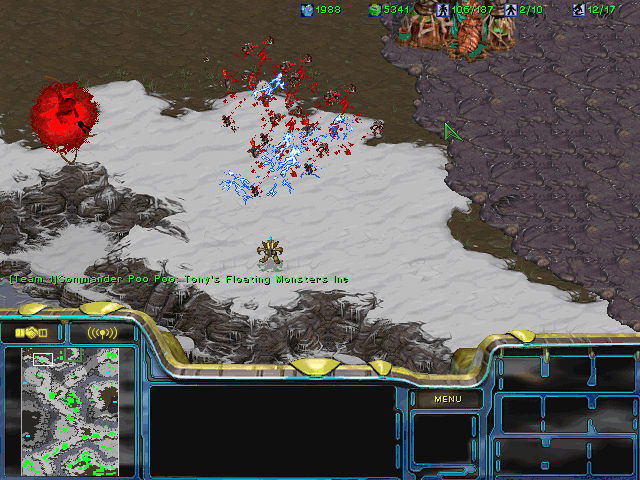
Task: Open the messaging button with signal icon
Action: 101,332
